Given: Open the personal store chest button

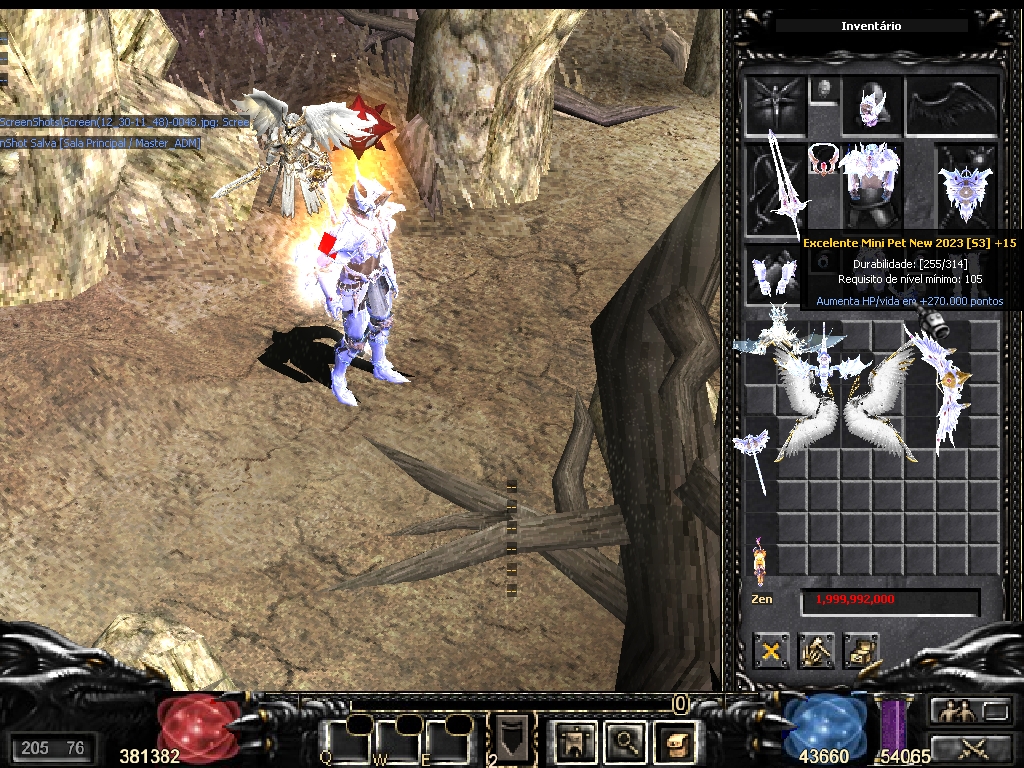Looking at the screenshot, I should pos(860,652).
